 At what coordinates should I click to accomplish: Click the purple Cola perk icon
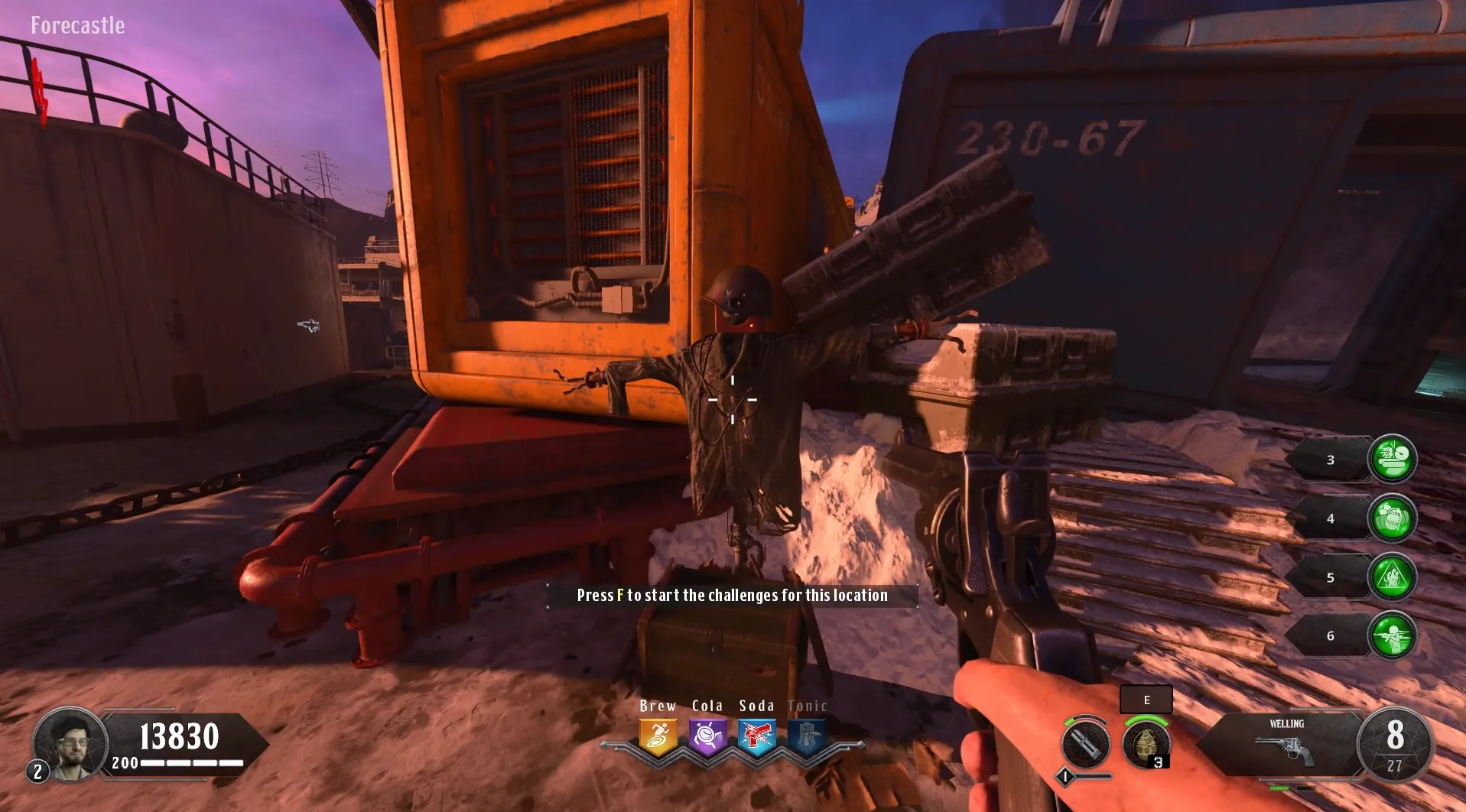[707, 737]
